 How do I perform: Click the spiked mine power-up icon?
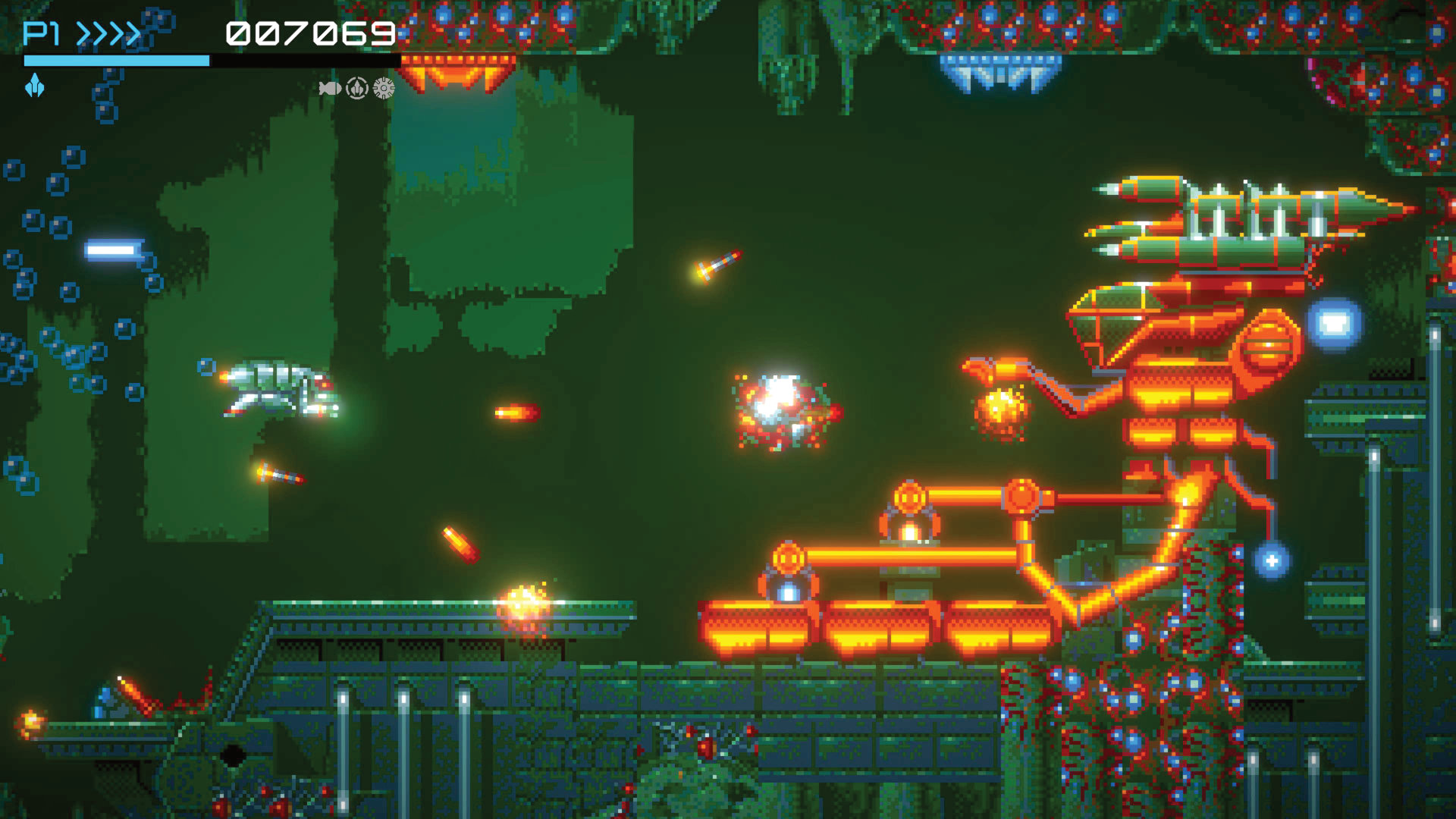[384, 89]
